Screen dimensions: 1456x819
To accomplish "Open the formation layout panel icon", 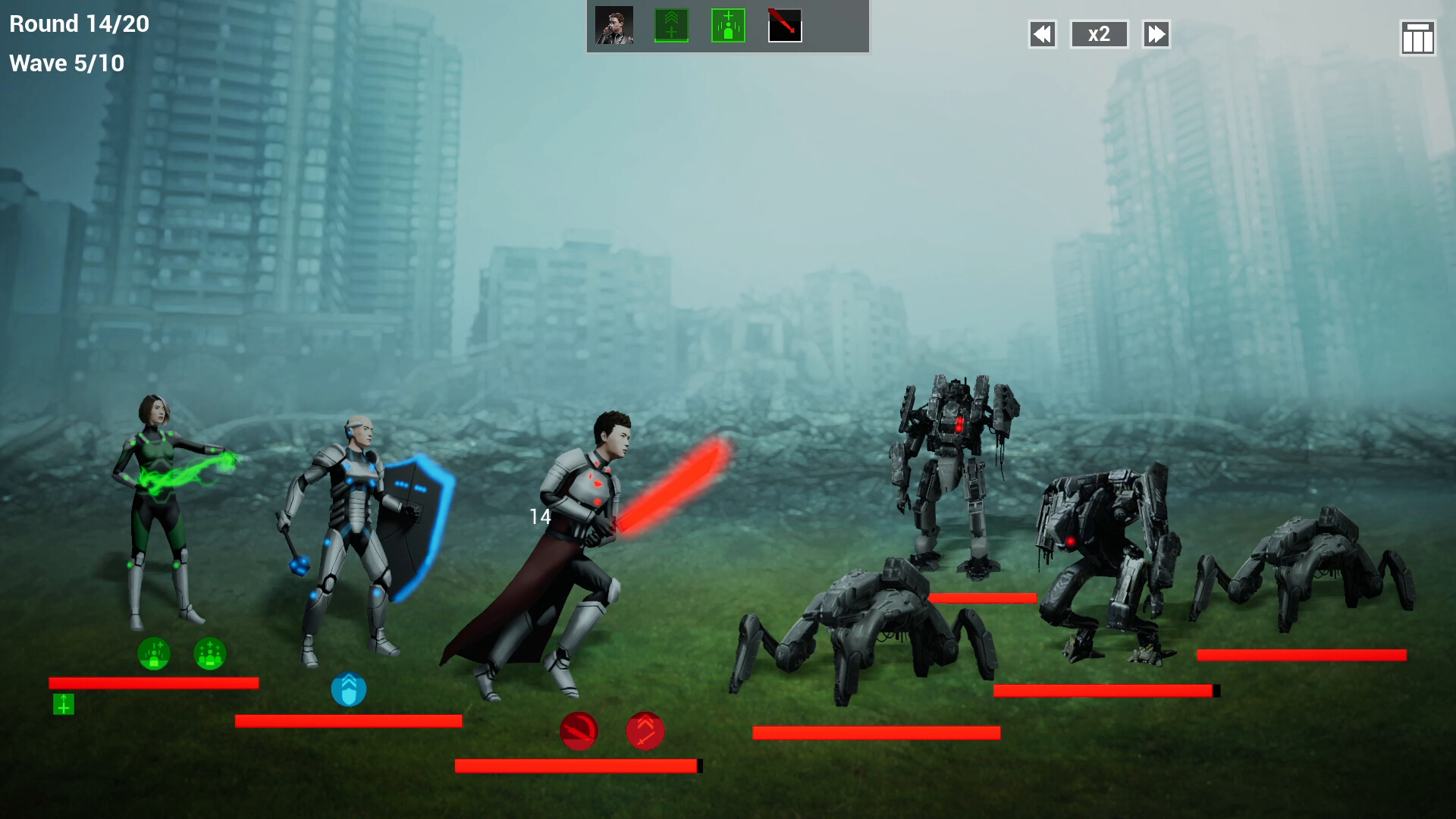I will pos(1417,34).
